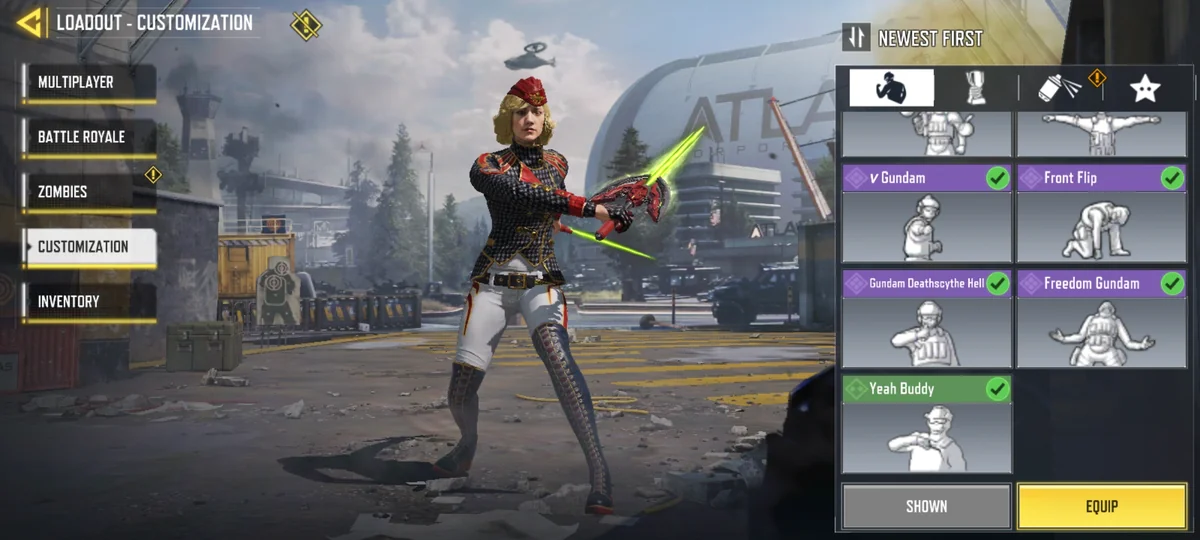Choose the Front Flip emote
Image resolution: width=1200 pixels, height=540 pixels.
(x=1101, y=213)
